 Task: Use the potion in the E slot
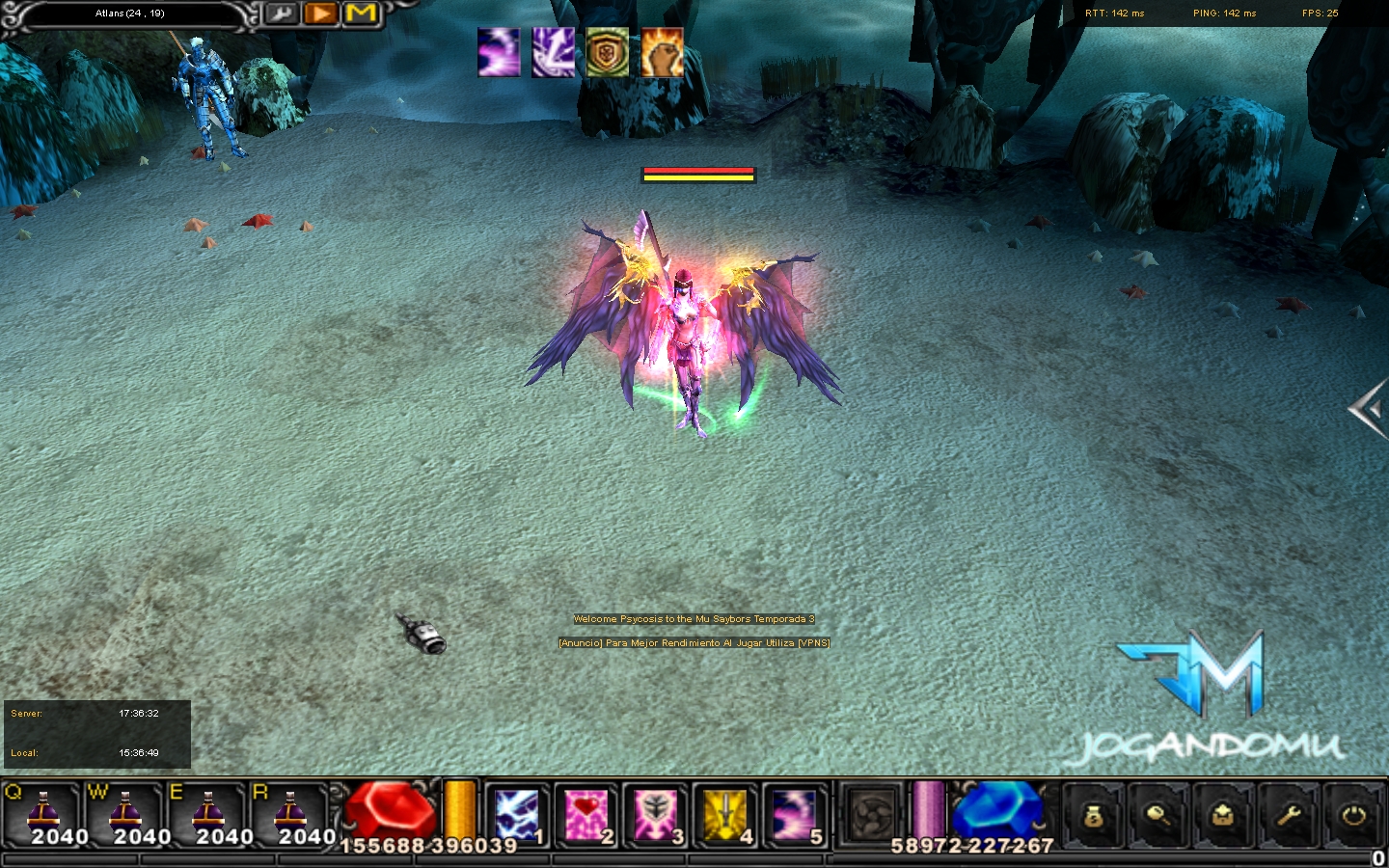[208, 815]
